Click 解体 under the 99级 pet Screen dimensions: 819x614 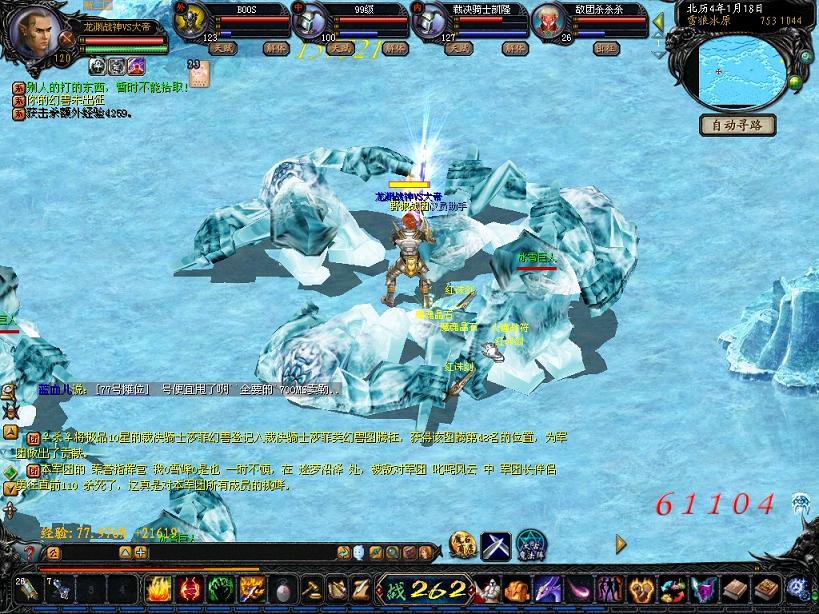(x=395, y=48)
